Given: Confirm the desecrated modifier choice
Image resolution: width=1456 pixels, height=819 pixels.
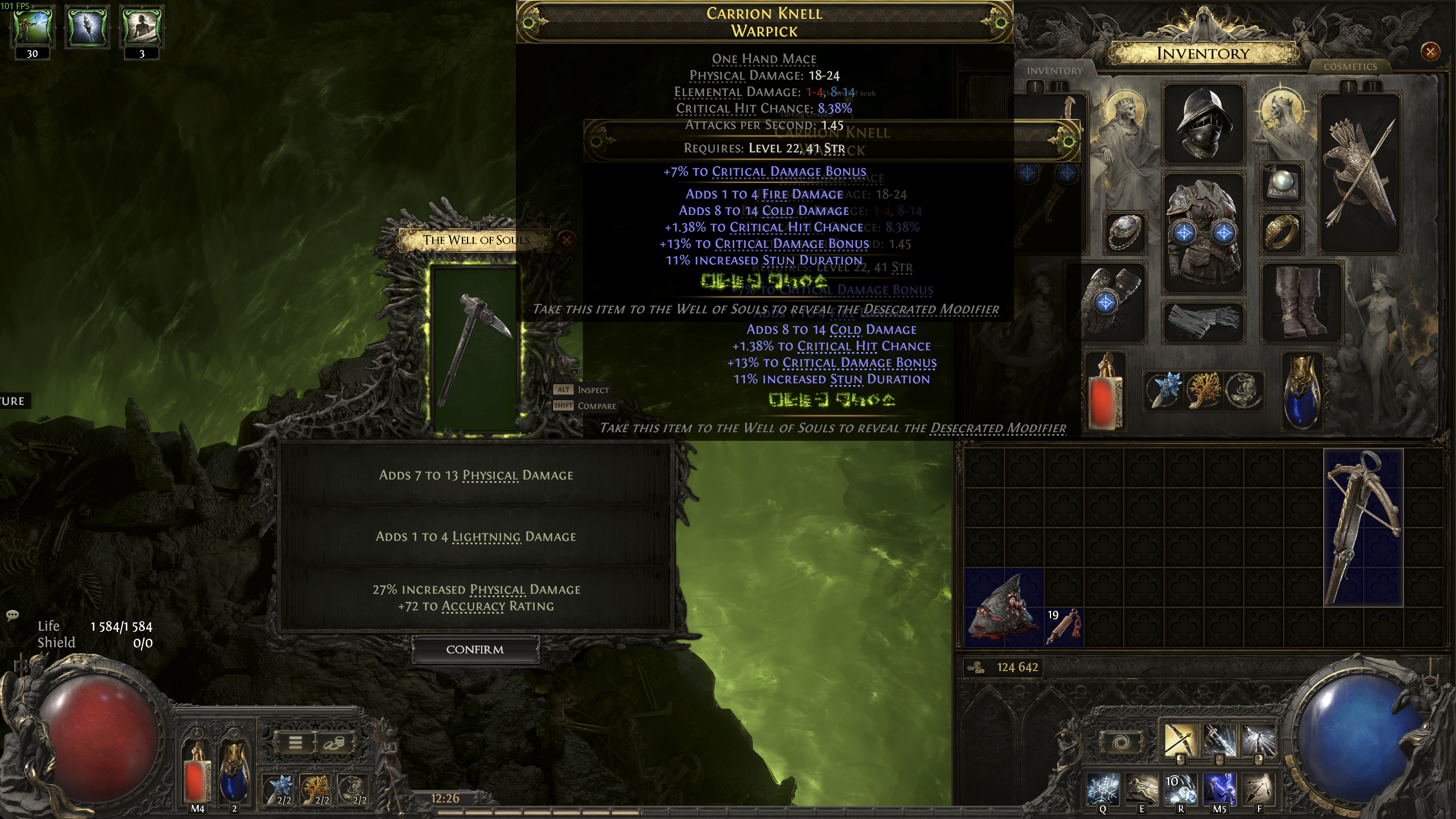Looking at the screenshot, I should pyautogui.click(x=475, y=650).
